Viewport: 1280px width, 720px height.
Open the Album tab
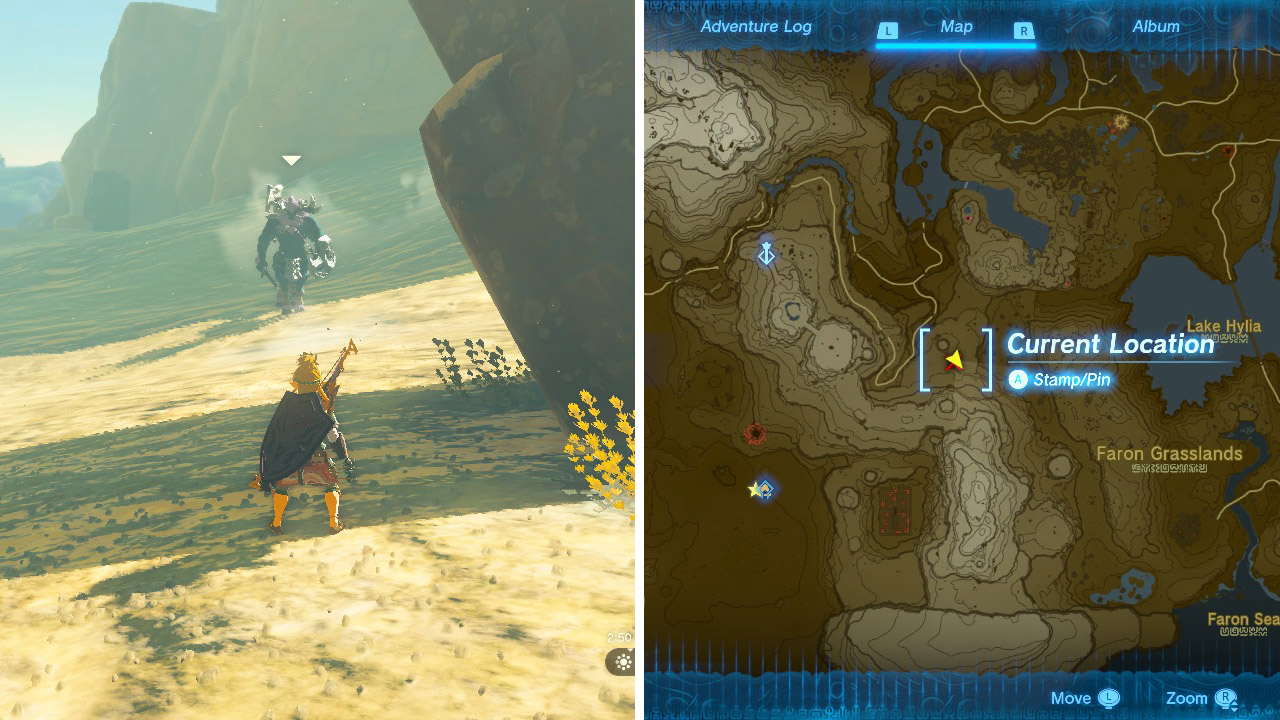[1155, 27]
